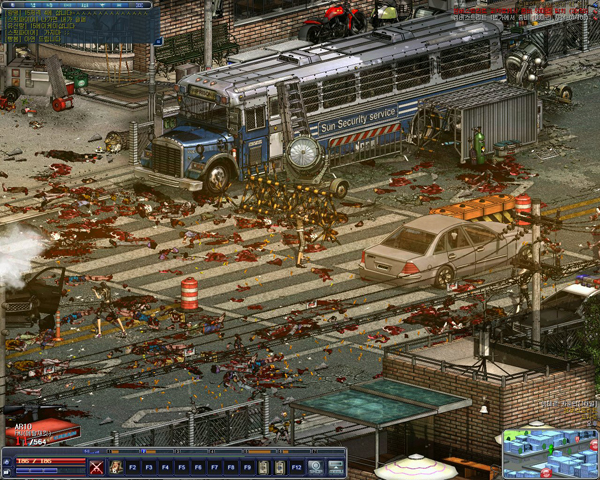Use the item card beside F9
Viewport: 600px width, 480px height.
click(264, 467)
